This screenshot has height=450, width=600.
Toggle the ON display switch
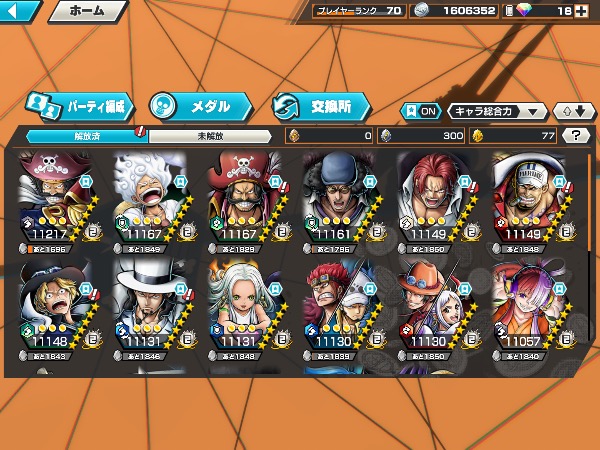pyautogui.click(x=420, y=111)
